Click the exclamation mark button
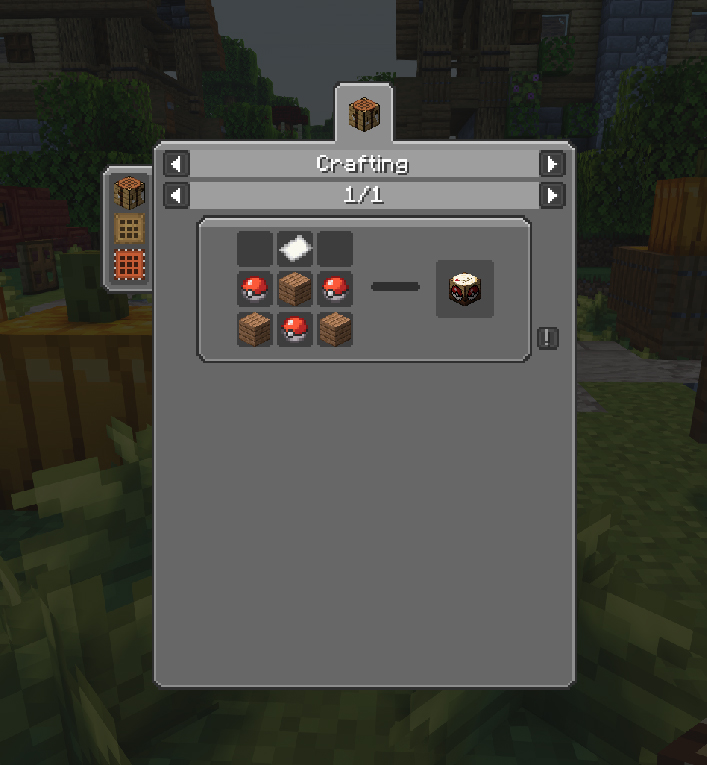Screen dimensions: 707x765 [x=547, y=338]
